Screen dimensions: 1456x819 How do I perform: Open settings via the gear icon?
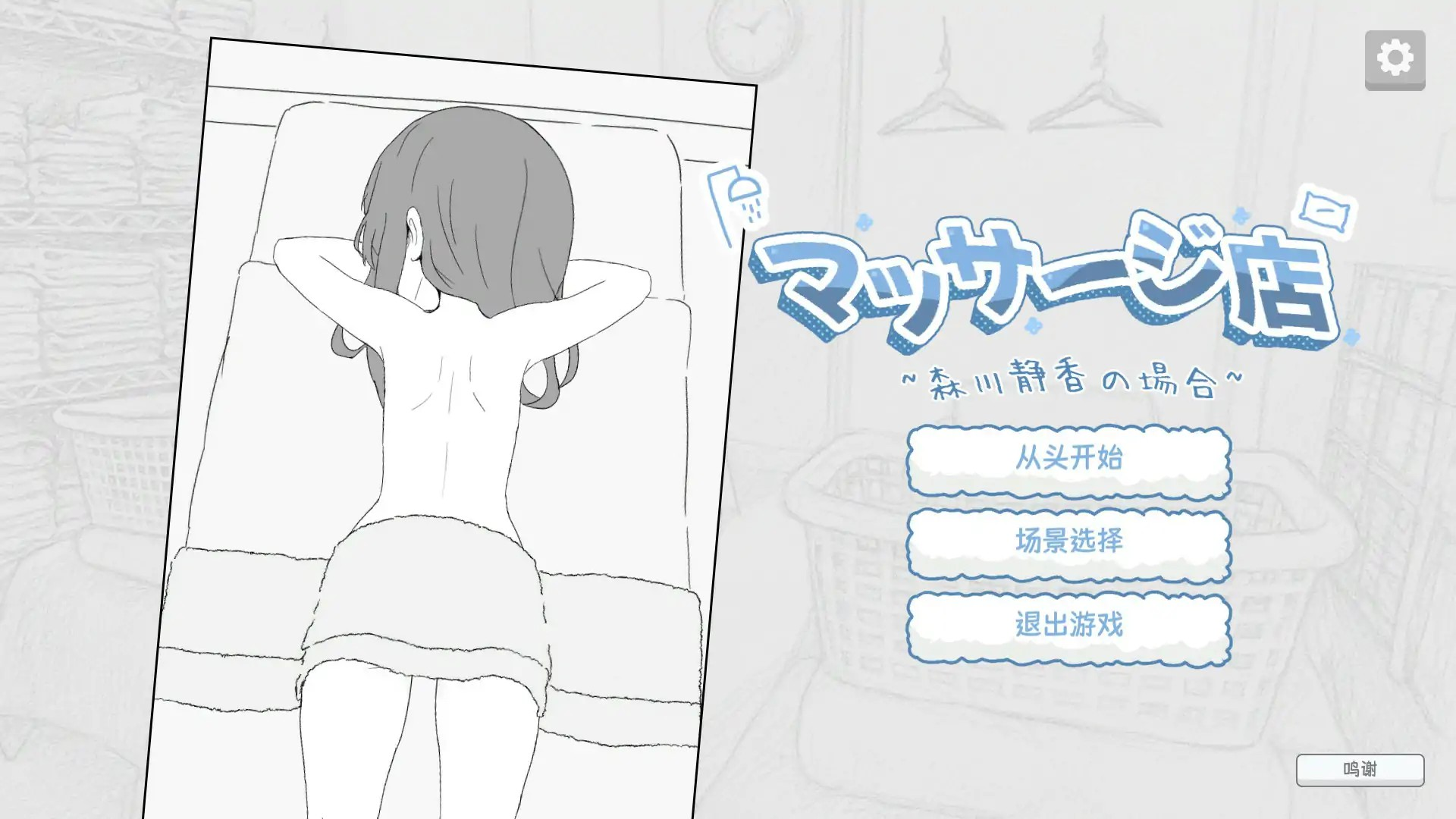[x=1393, y=57]
